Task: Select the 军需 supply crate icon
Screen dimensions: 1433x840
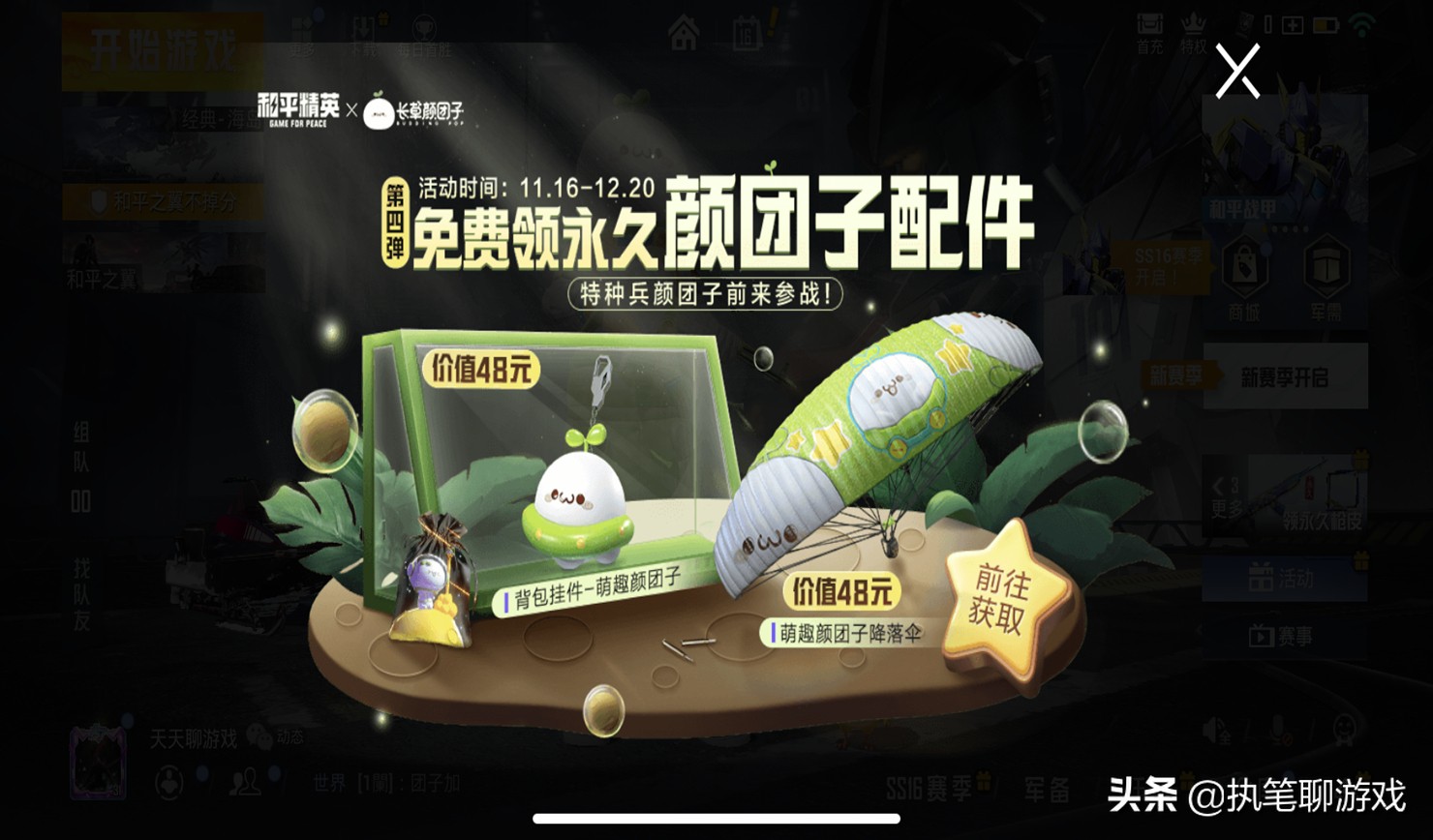Action: (1326, 267)
